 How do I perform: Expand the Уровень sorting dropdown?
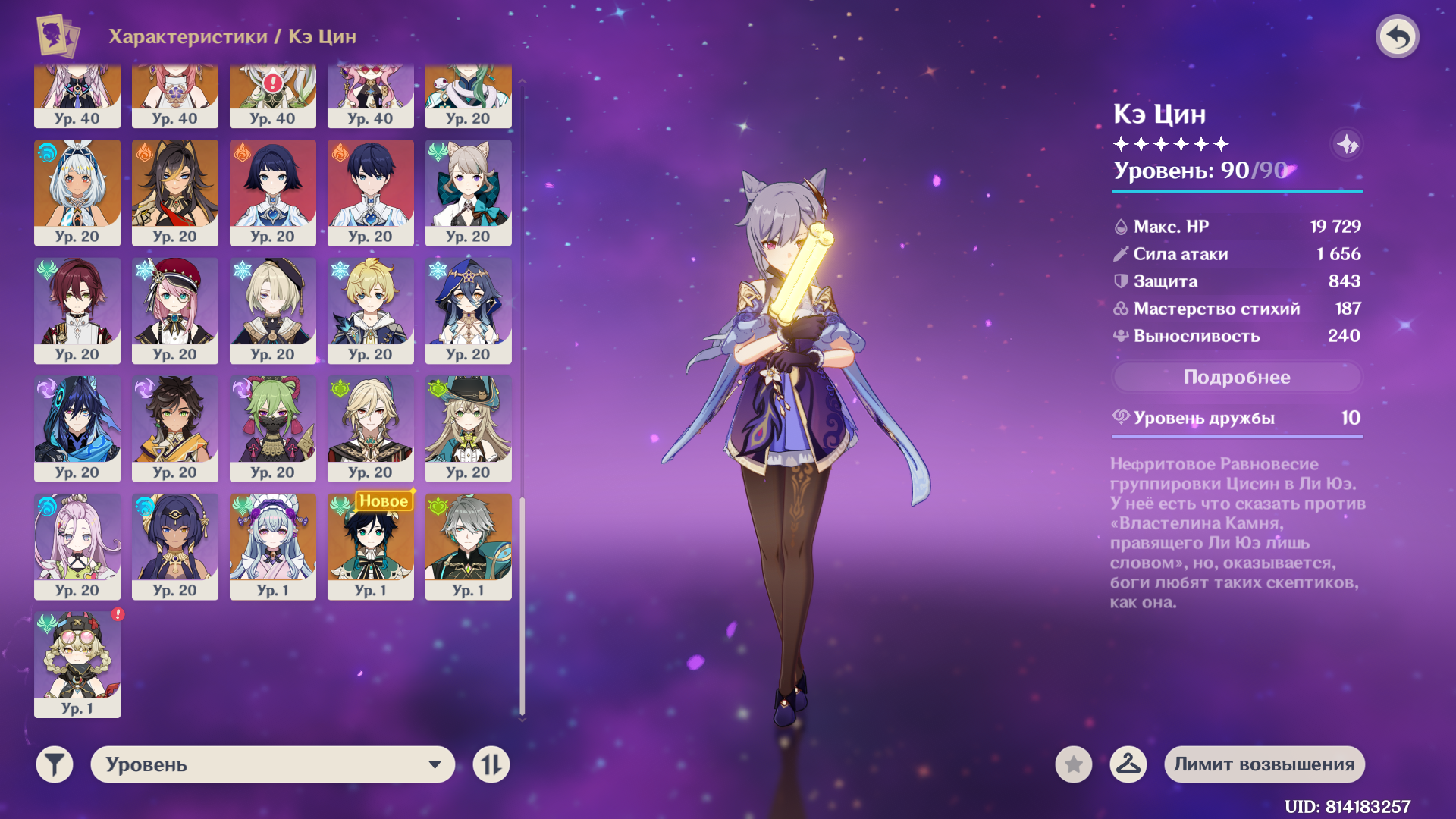point(273,764)
